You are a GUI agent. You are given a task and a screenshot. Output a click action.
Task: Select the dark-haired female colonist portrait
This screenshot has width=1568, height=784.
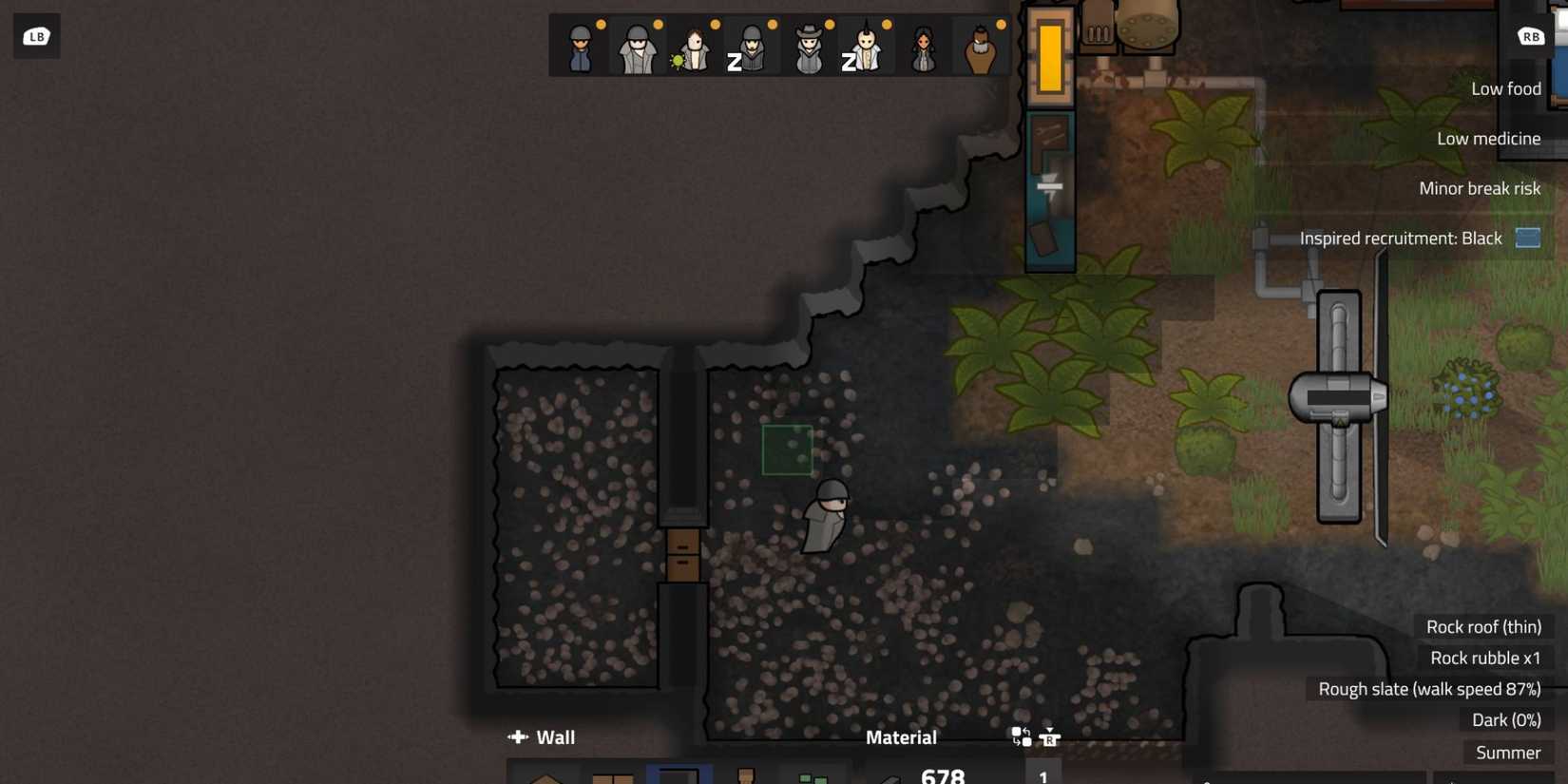(x=924, y=48)
